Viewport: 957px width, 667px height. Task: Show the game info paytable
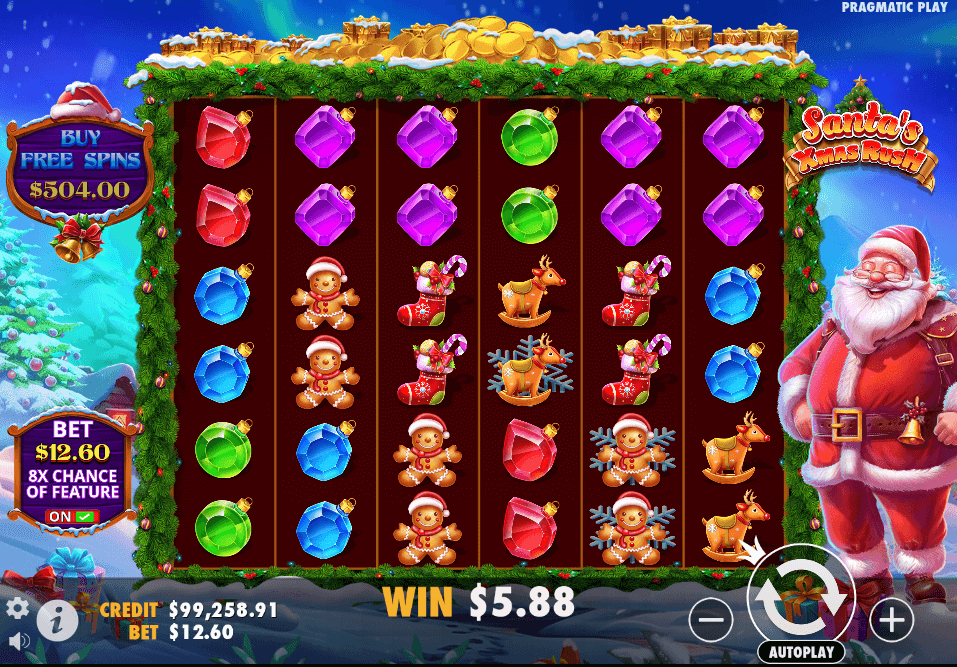click(x=58, y=622)
